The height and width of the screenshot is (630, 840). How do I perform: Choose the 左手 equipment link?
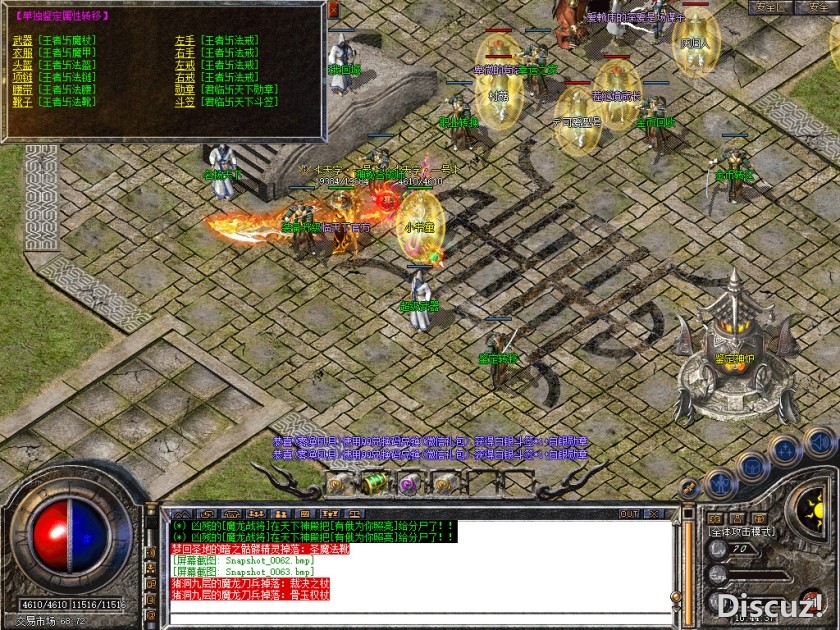pos(184,41)
